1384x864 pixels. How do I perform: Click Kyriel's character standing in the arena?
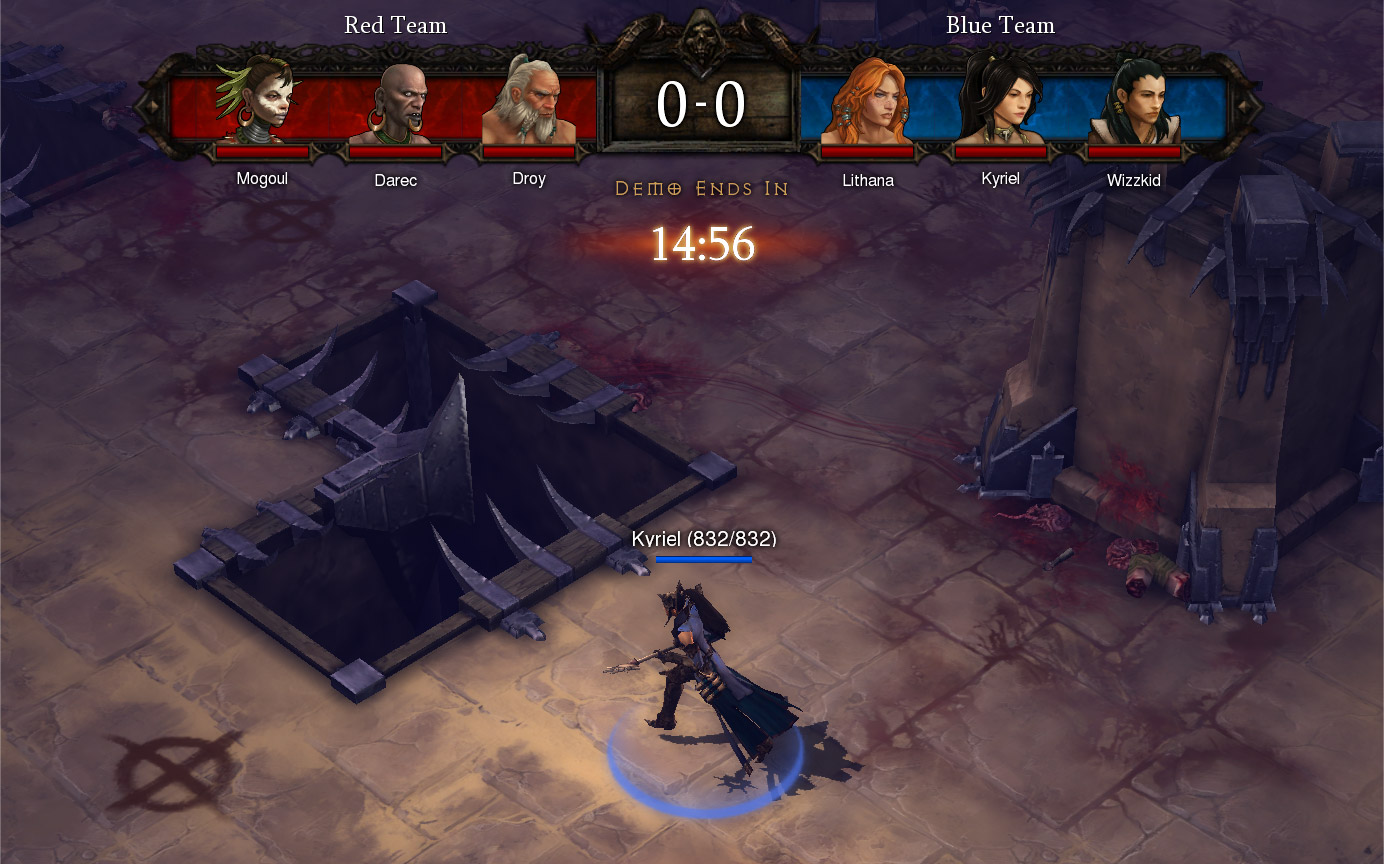(700, 660)
